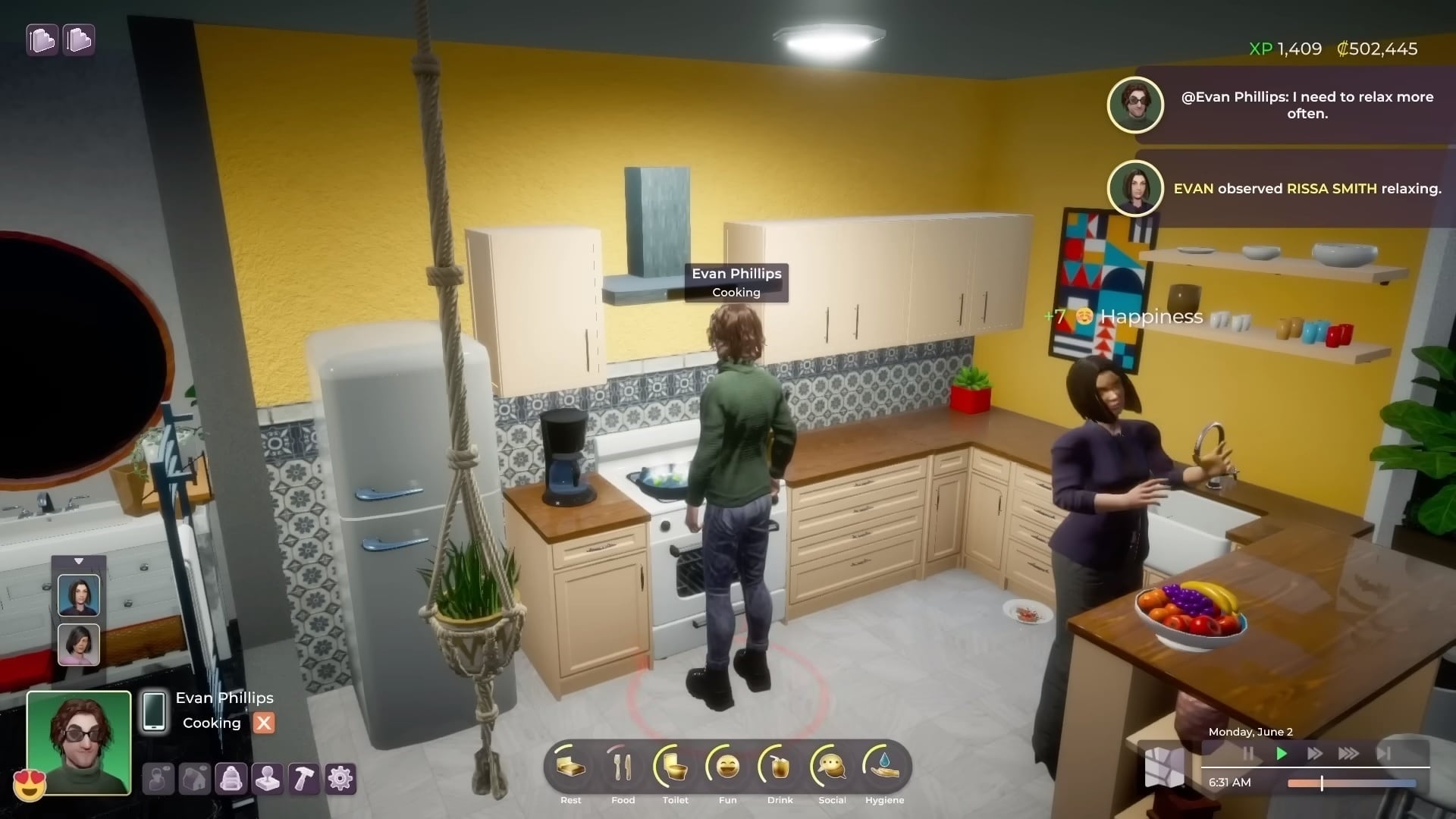Image resolution: width=1456 pixels, height=819 pixels.
Task: Open Evan's backpack inventory
Action: (x=232, y=779)
